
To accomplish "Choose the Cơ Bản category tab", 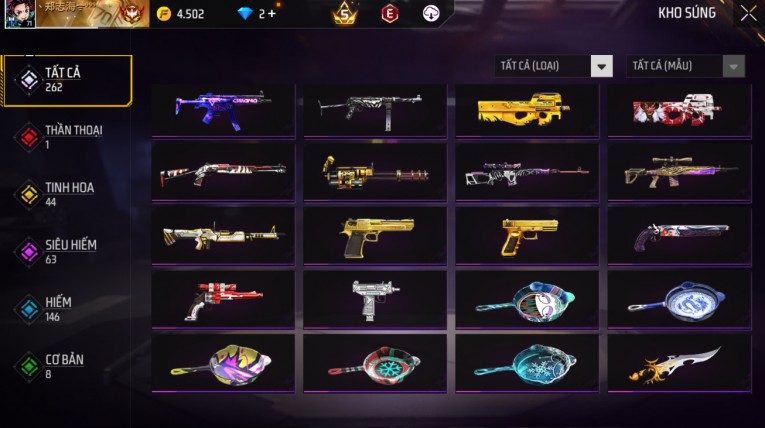I will click(67, 365).
